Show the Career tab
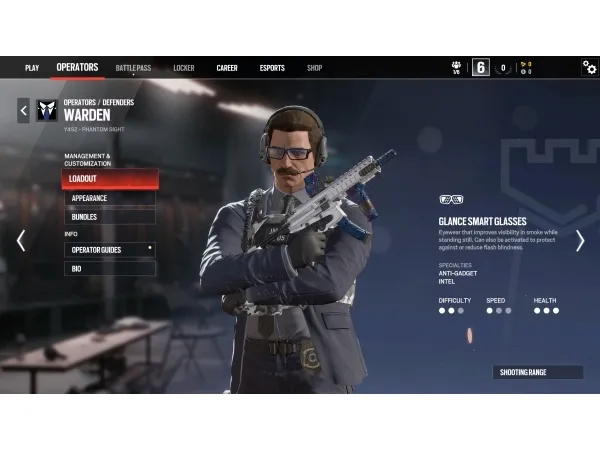This screenshot has height=450, width=600. 227,68
